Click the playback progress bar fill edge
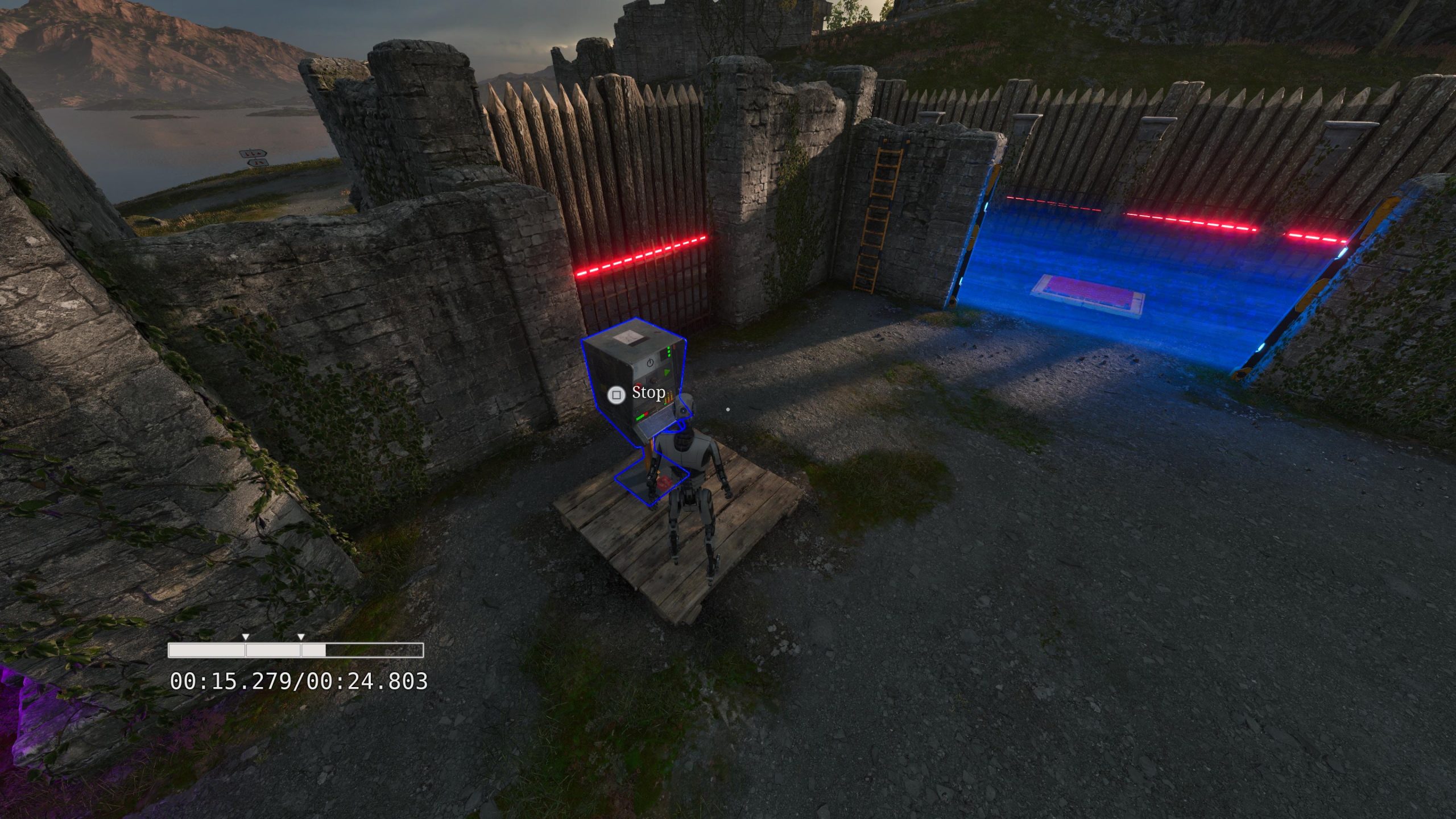This screenshot has height=819, width=1456. [x=326, y=650]
